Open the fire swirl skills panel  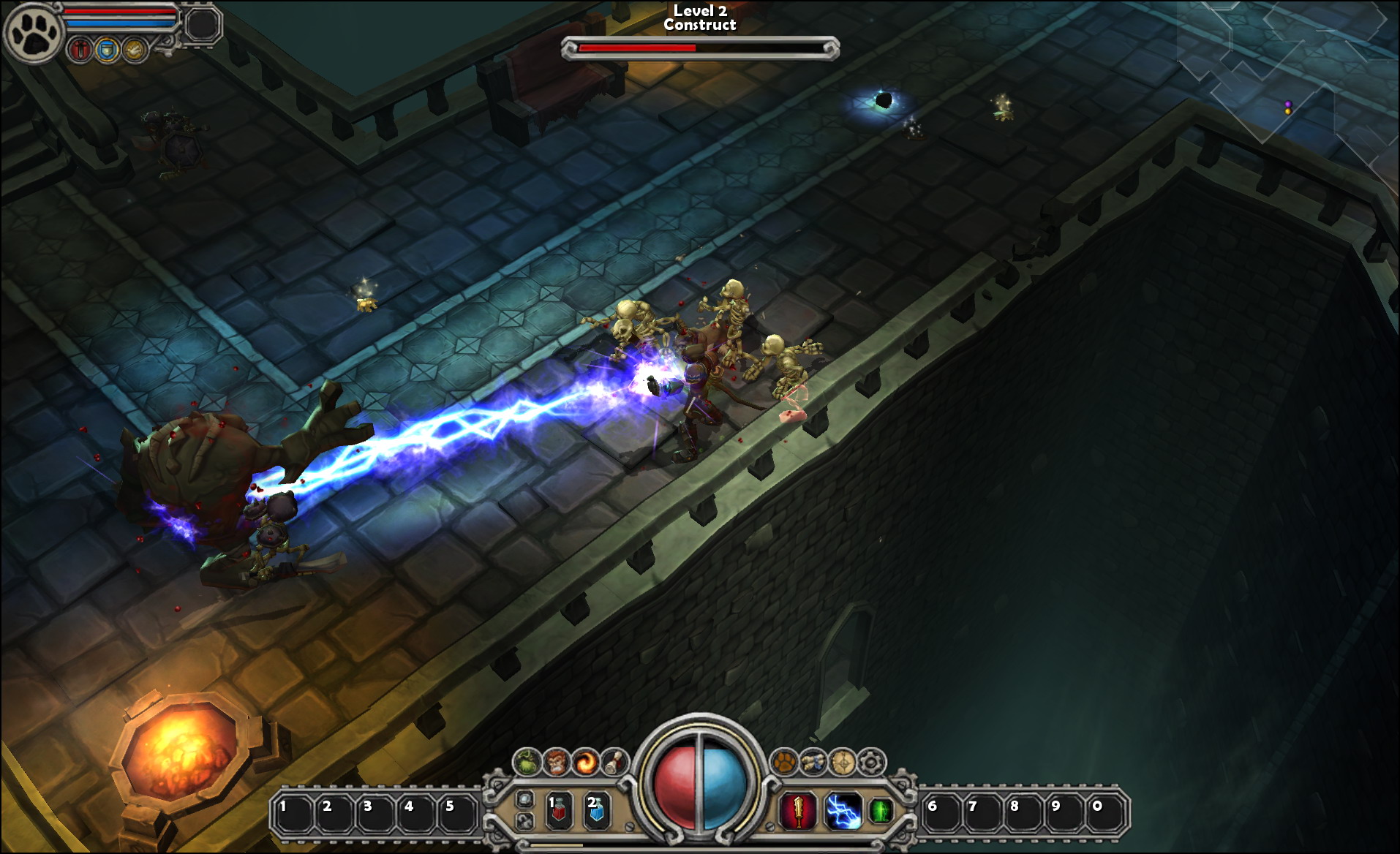pyautogui.click(x=585, y=763)
